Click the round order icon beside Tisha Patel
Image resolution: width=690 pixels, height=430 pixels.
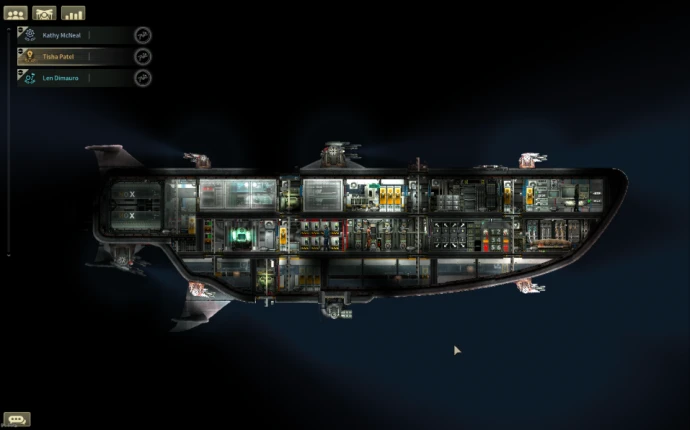tap(143, 56)
